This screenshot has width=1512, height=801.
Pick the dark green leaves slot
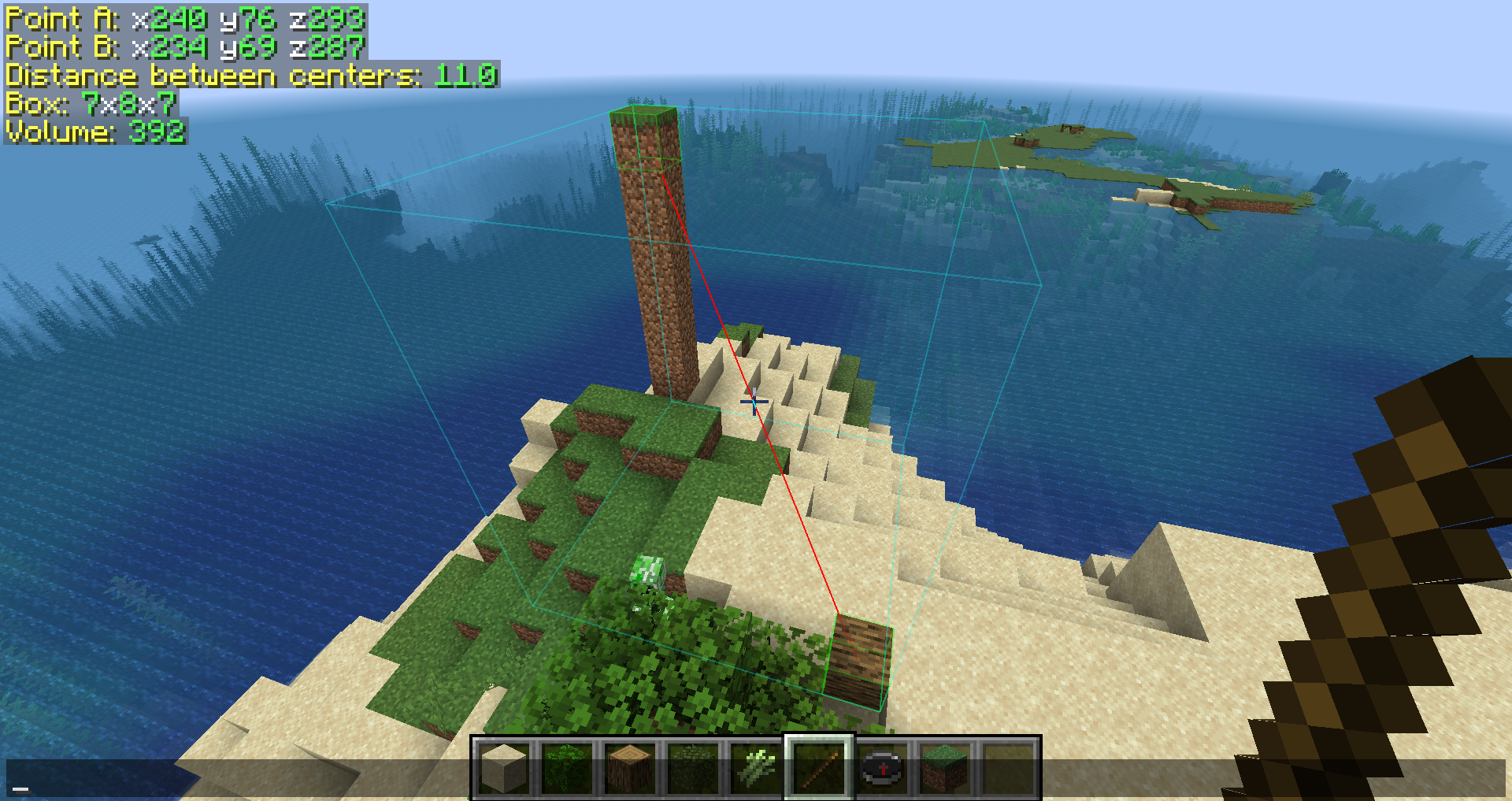pyautogui.click(x=693, y=769)
